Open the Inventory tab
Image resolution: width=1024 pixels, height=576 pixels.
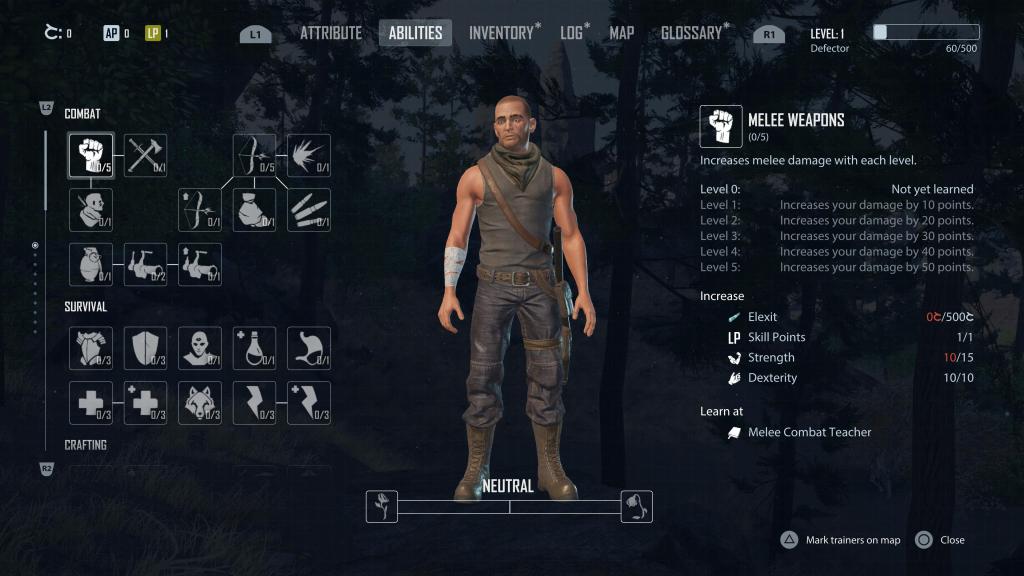tap(501, 33)
